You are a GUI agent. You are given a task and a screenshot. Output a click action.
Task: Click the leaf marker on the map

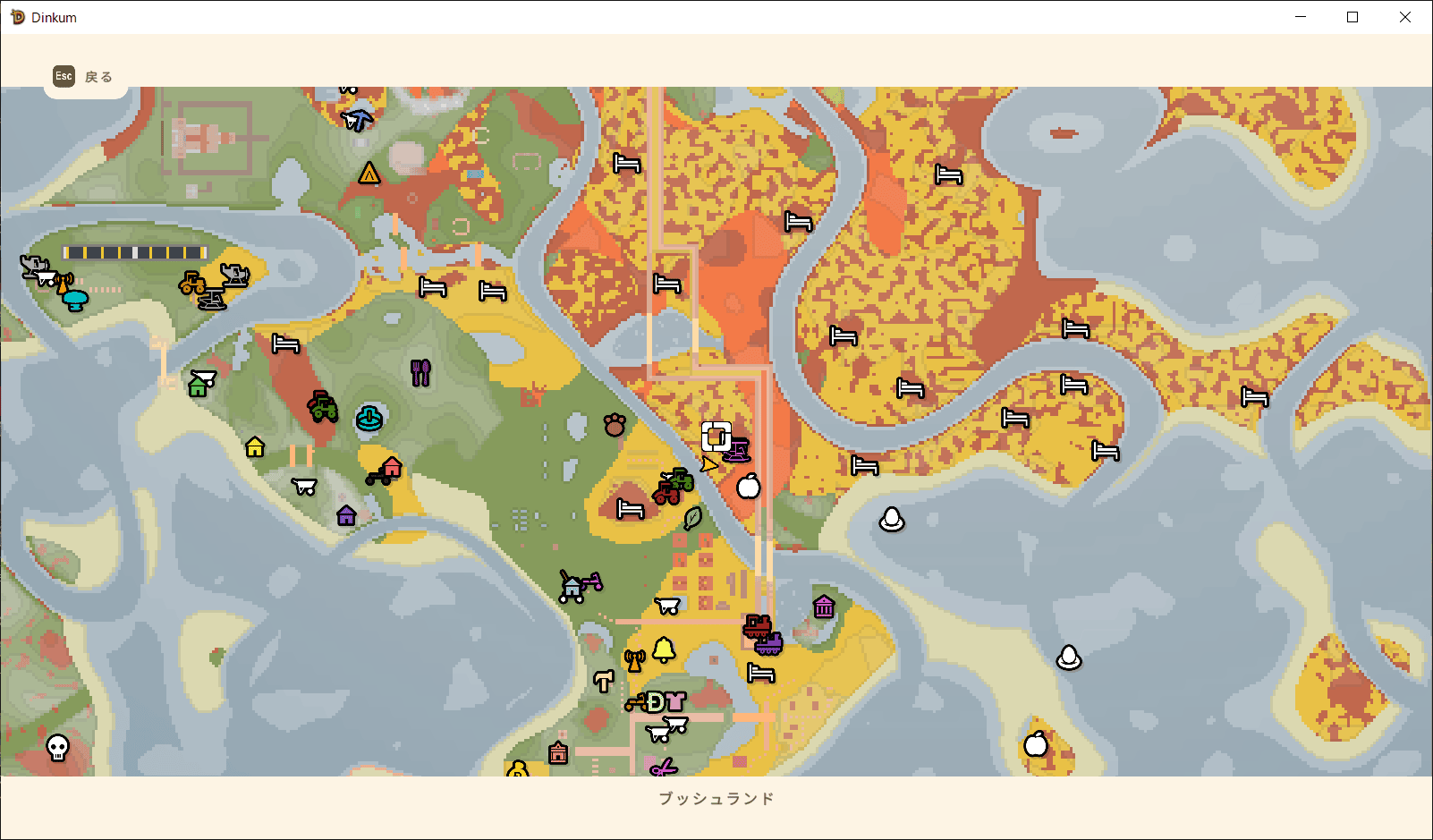[692, 518]
